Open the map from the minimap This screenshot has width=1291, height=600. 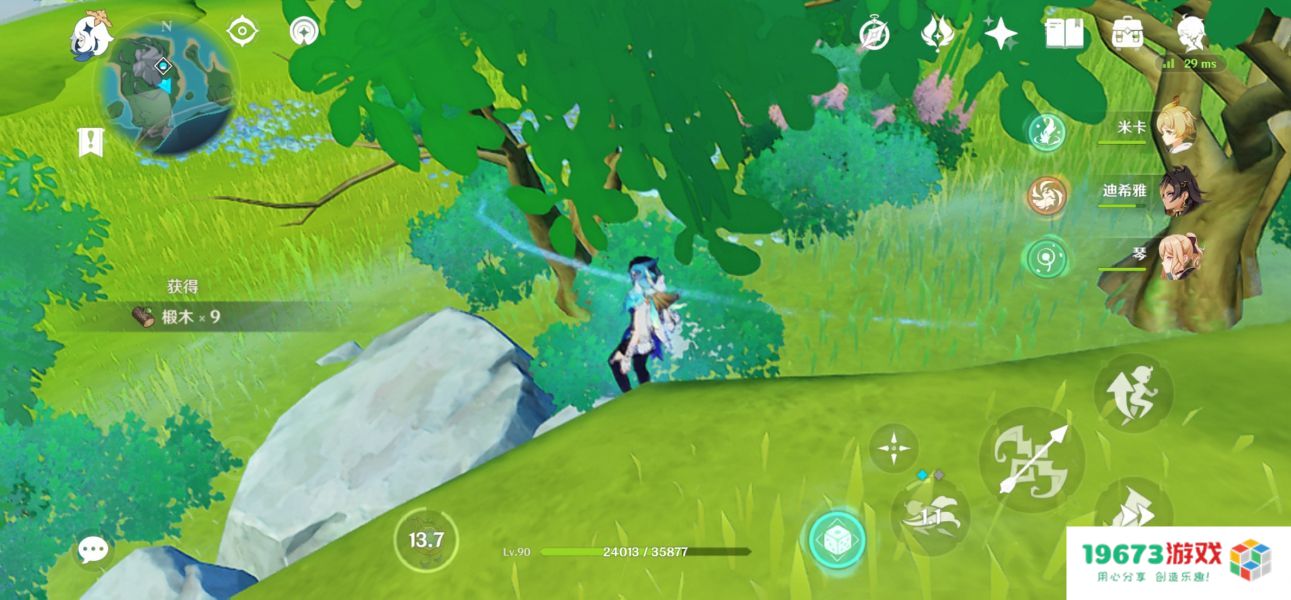(x=166, y=88)
